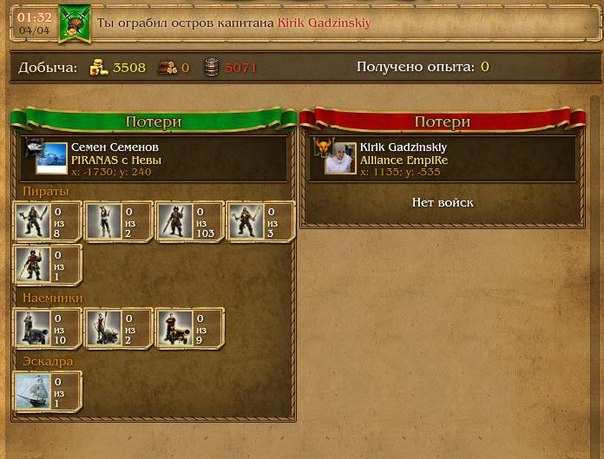Screen dimensions: 604x459
Task: Select the mercenary unit with 0 из 9
Action: point(175,327)
